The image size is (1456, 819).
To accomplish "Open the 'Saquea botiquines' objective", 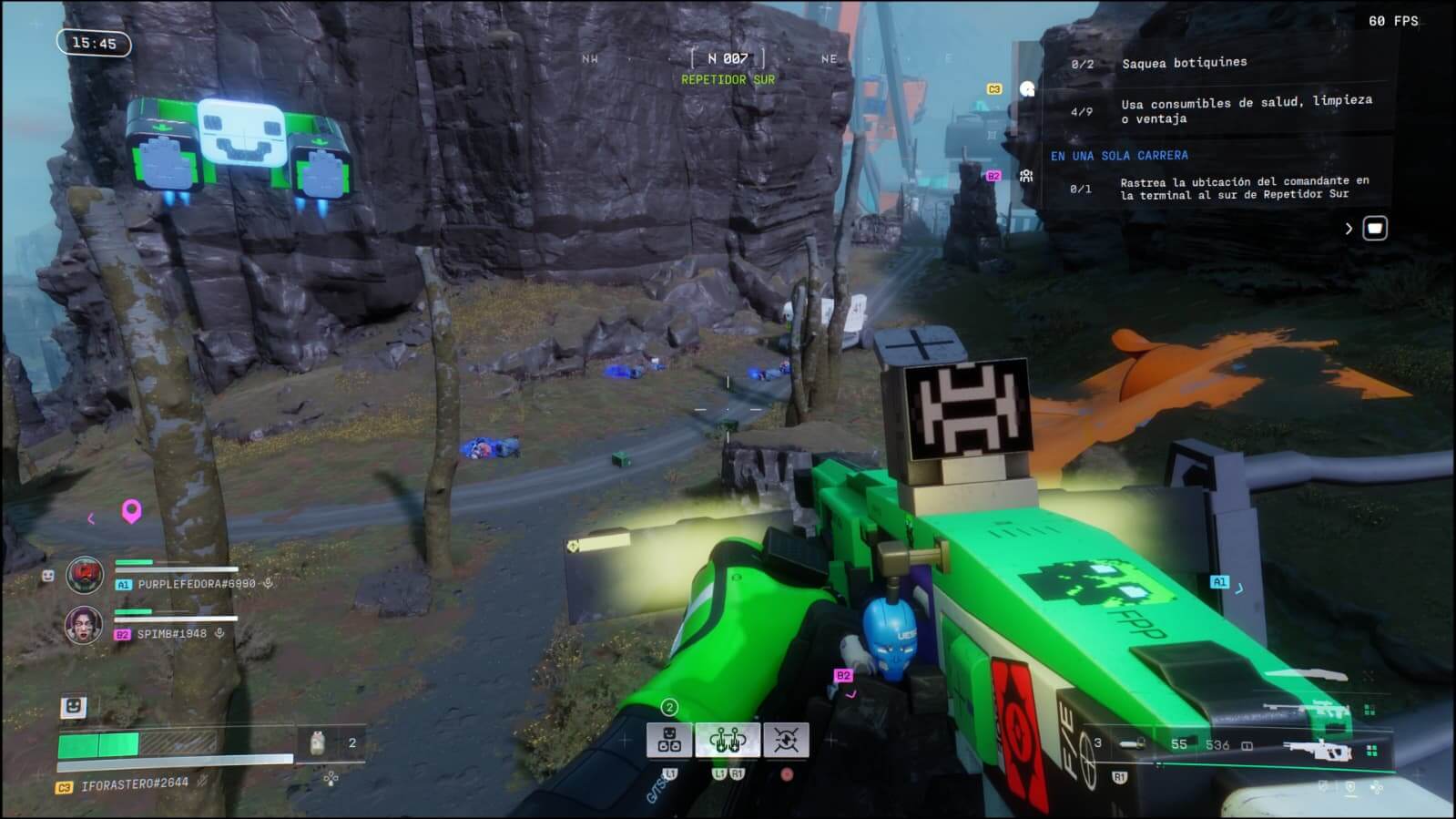I will (1184, 63).
